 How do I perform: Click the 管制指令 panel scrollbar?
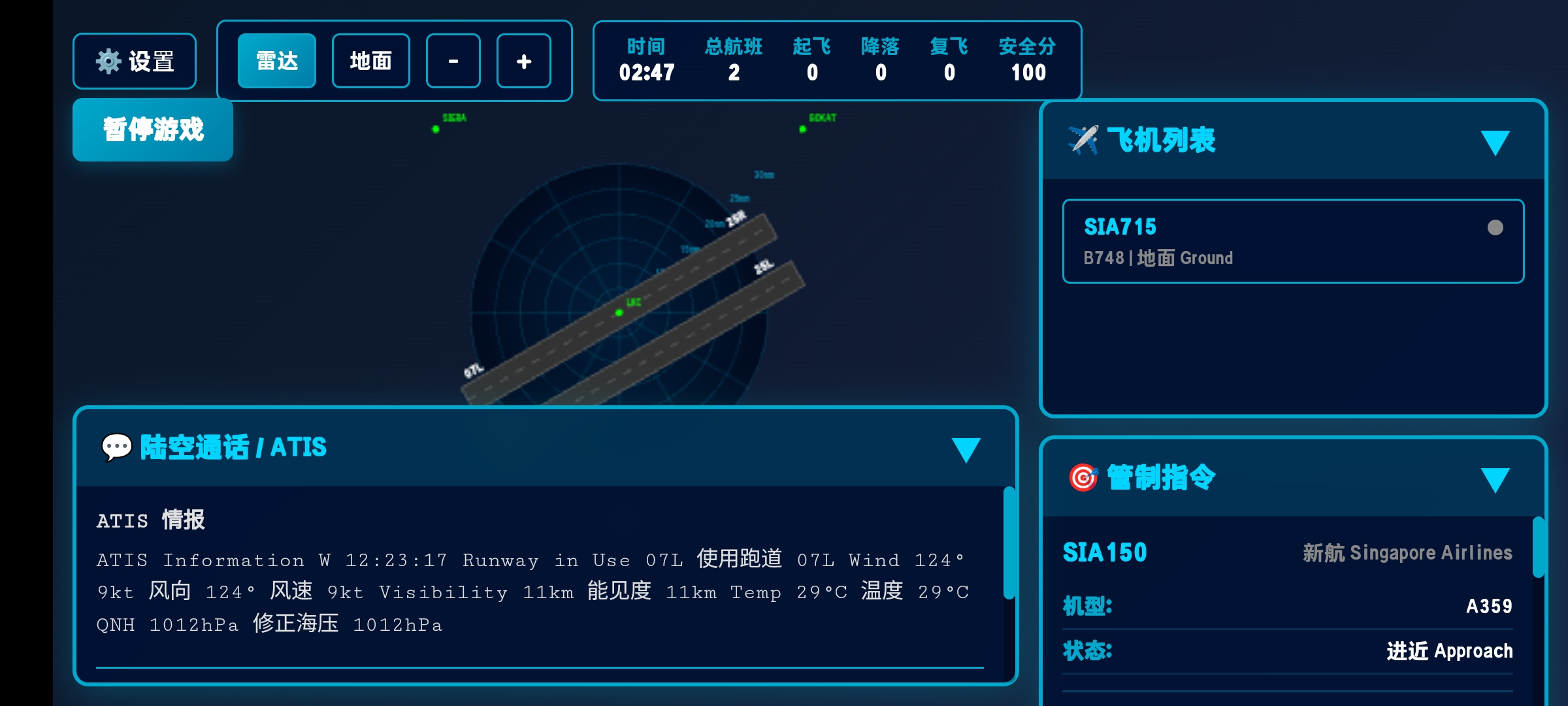(x=1538, y=548)
